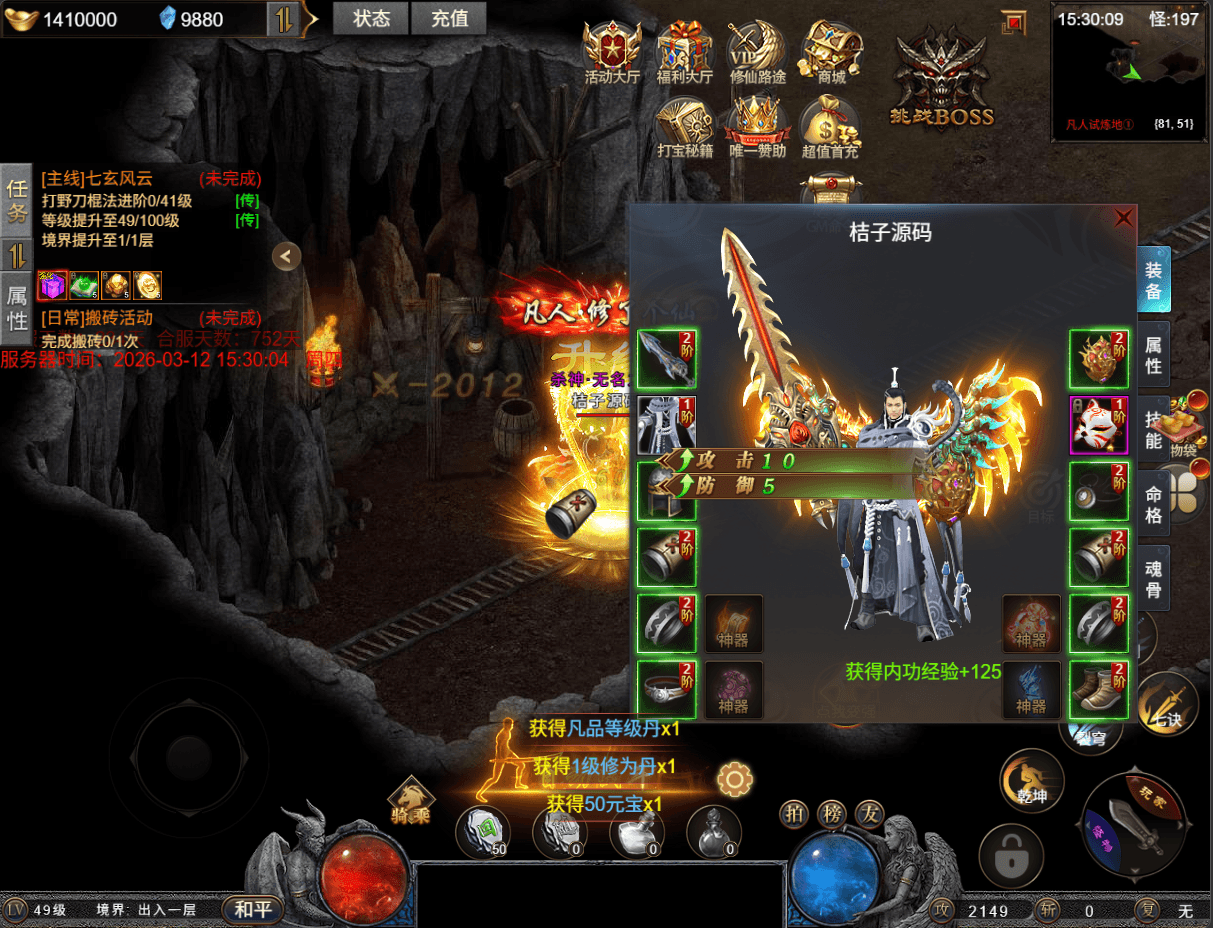This screenshot has width=1213, height=928.
Task: Select the 任务 quest side tab
Action: [17, 200]
